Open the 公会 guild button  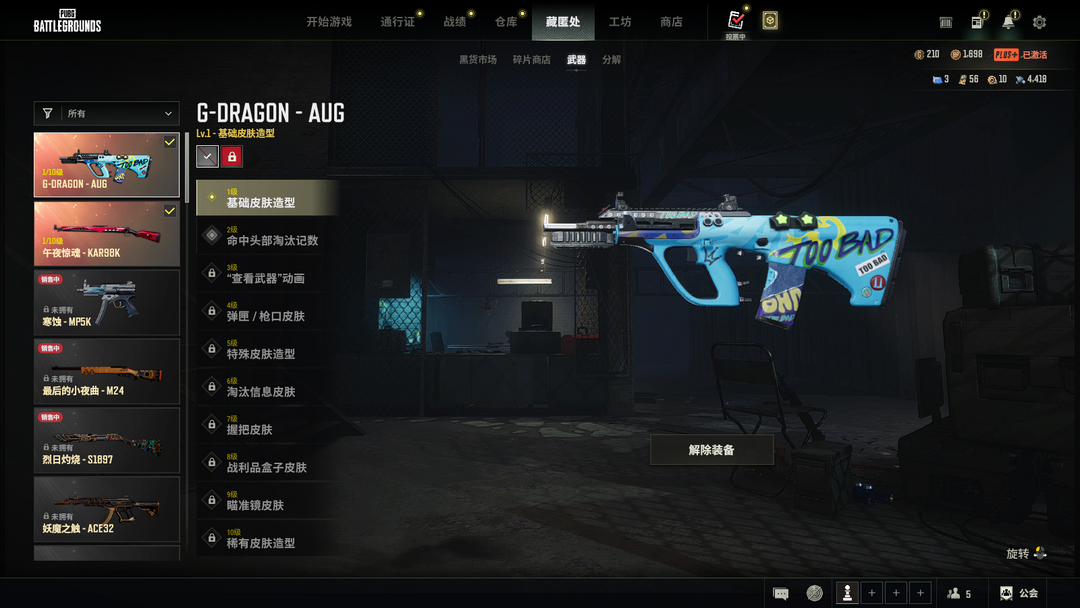point(1019,593)
